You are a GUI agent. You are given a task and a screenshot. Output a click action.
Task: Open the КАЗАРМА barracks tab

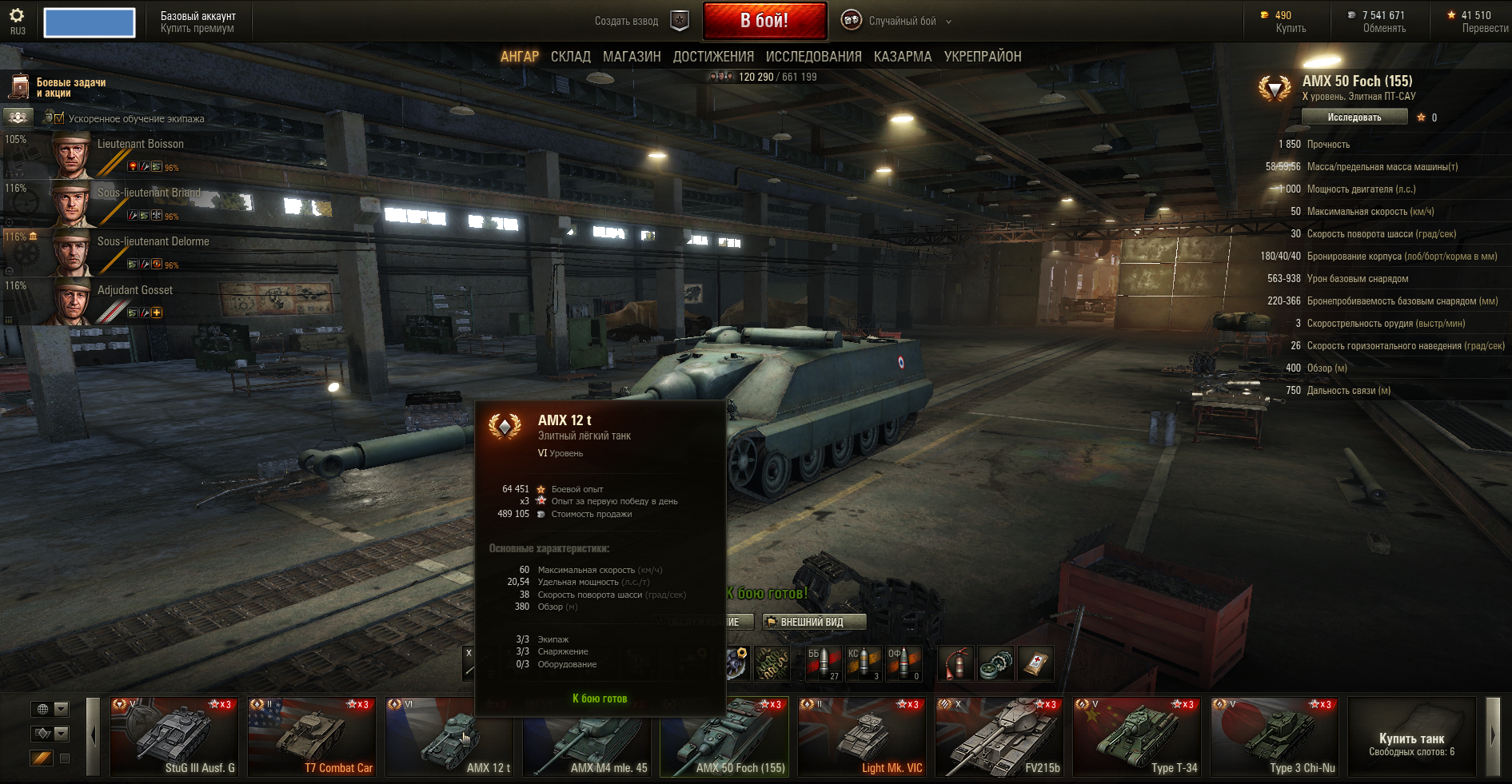(902, 57)
